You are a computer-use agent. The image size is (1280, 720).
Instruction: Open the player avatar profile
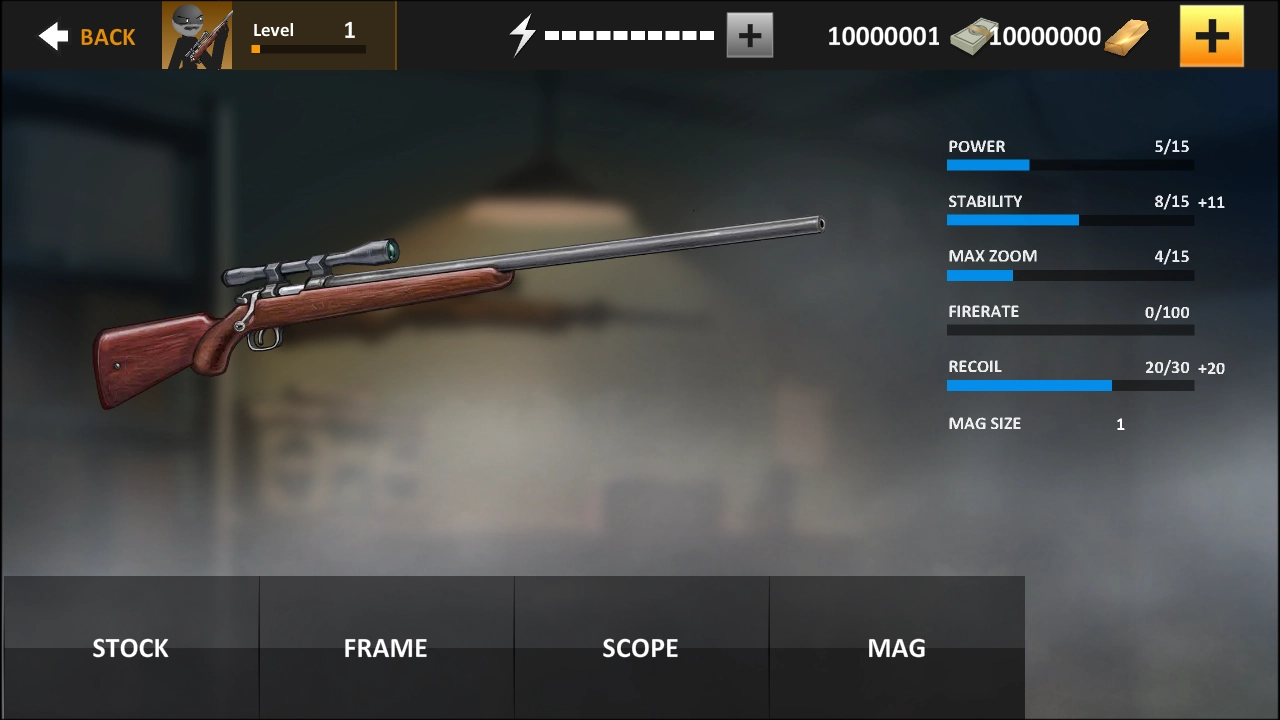click(x=197, y=36)
